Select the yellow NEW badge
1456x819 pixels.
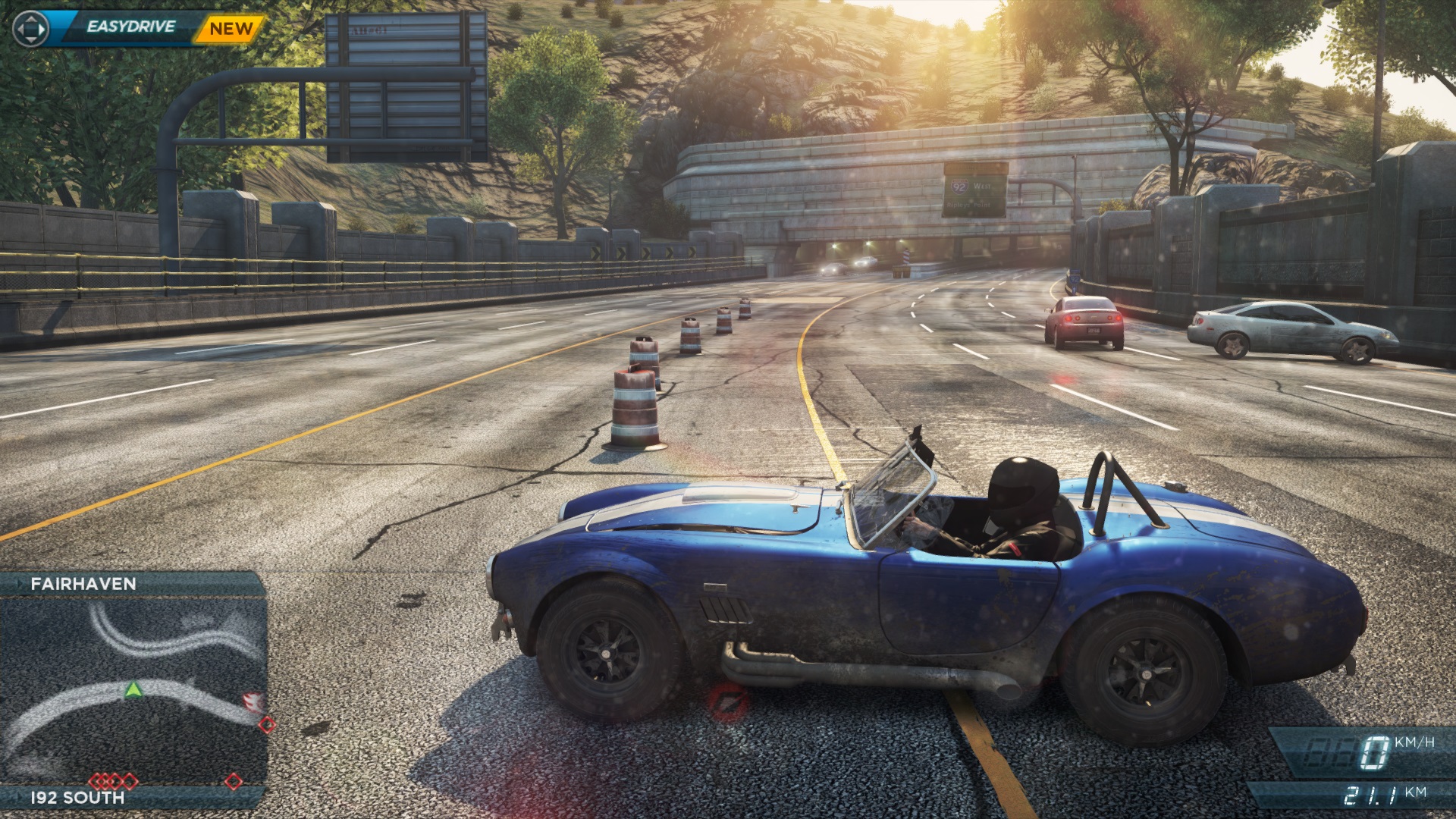point(231,29)
